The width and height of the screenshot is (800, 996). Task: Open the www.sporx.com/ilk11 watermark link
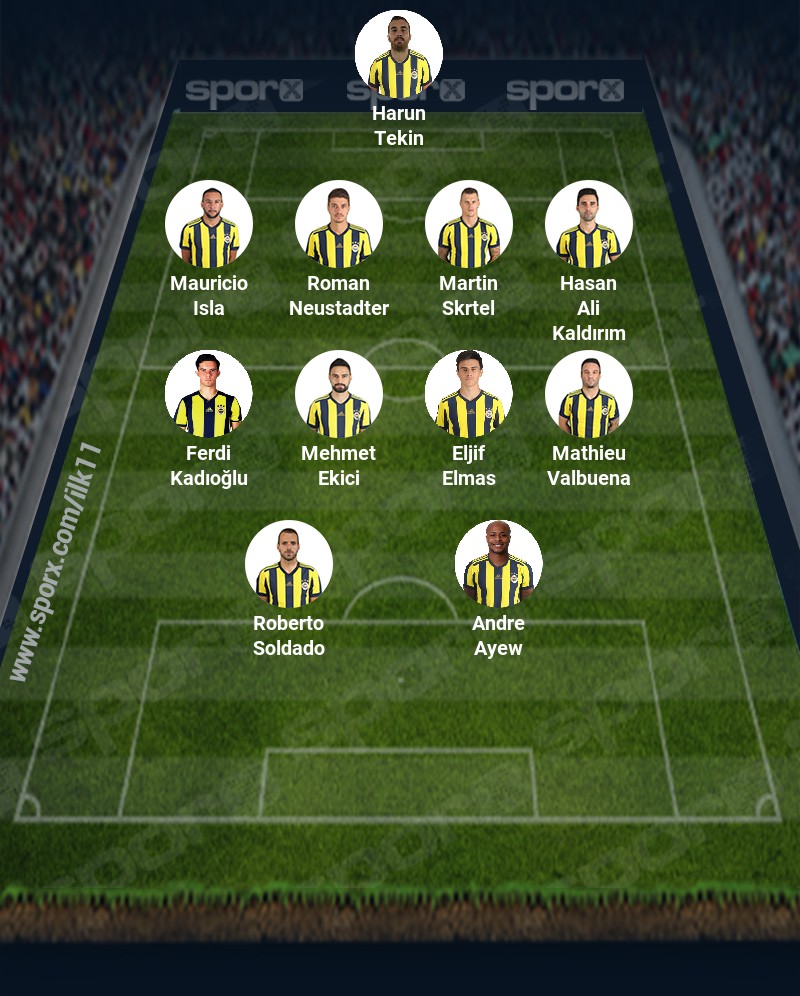click(x=56, y=562)
